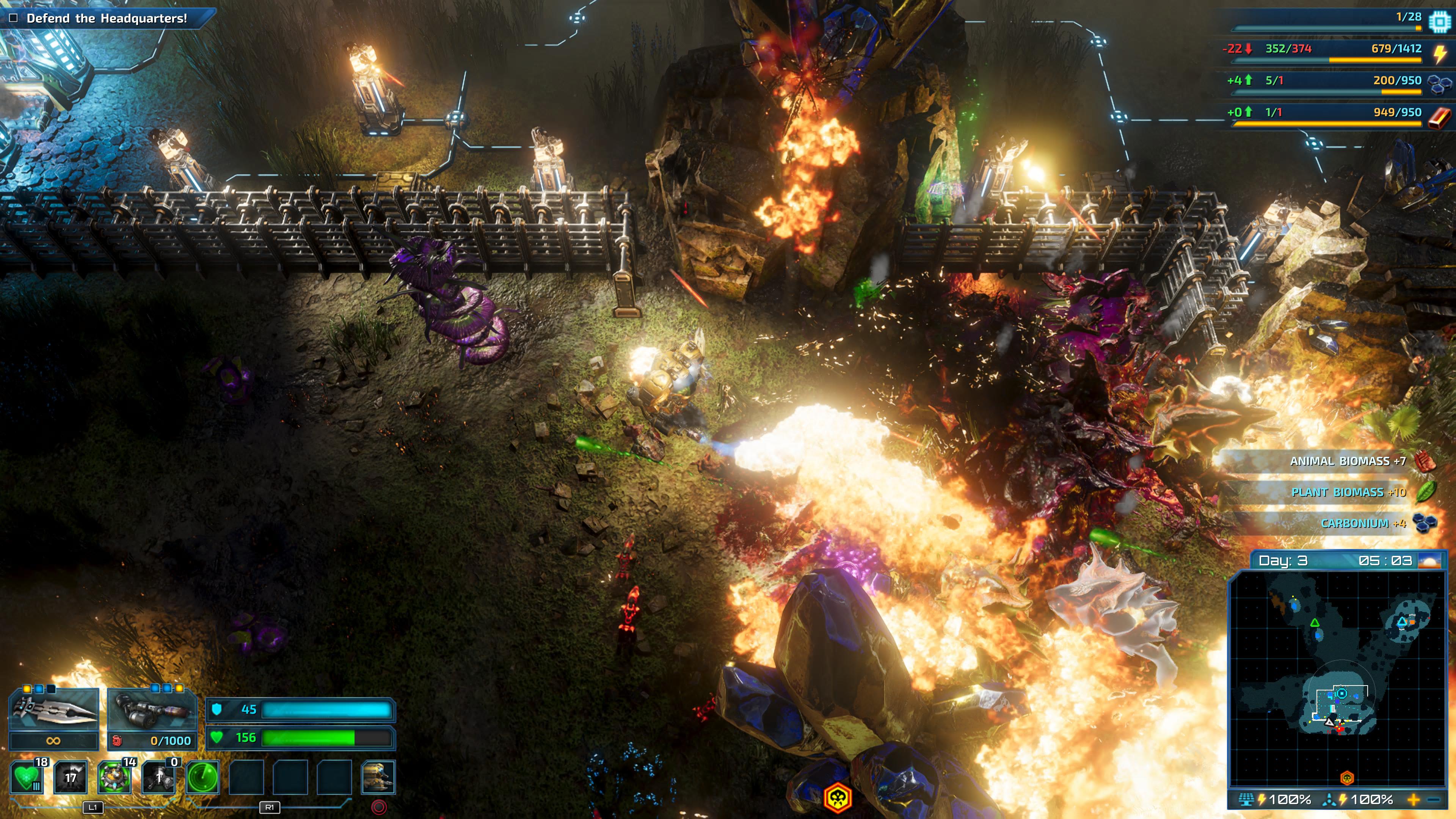
Task: Select the depleted grey turret item slot
Action: [159, 777]
